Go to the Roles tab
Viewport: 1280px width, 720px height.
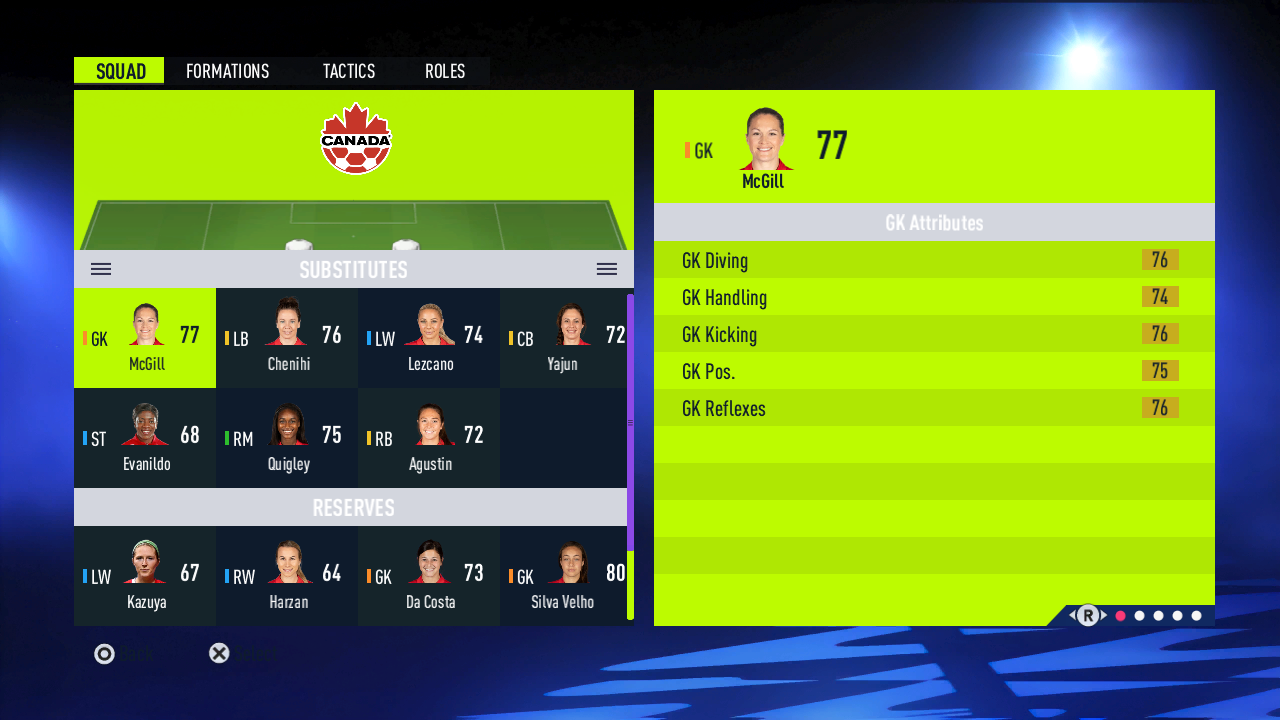pos(445,71)
